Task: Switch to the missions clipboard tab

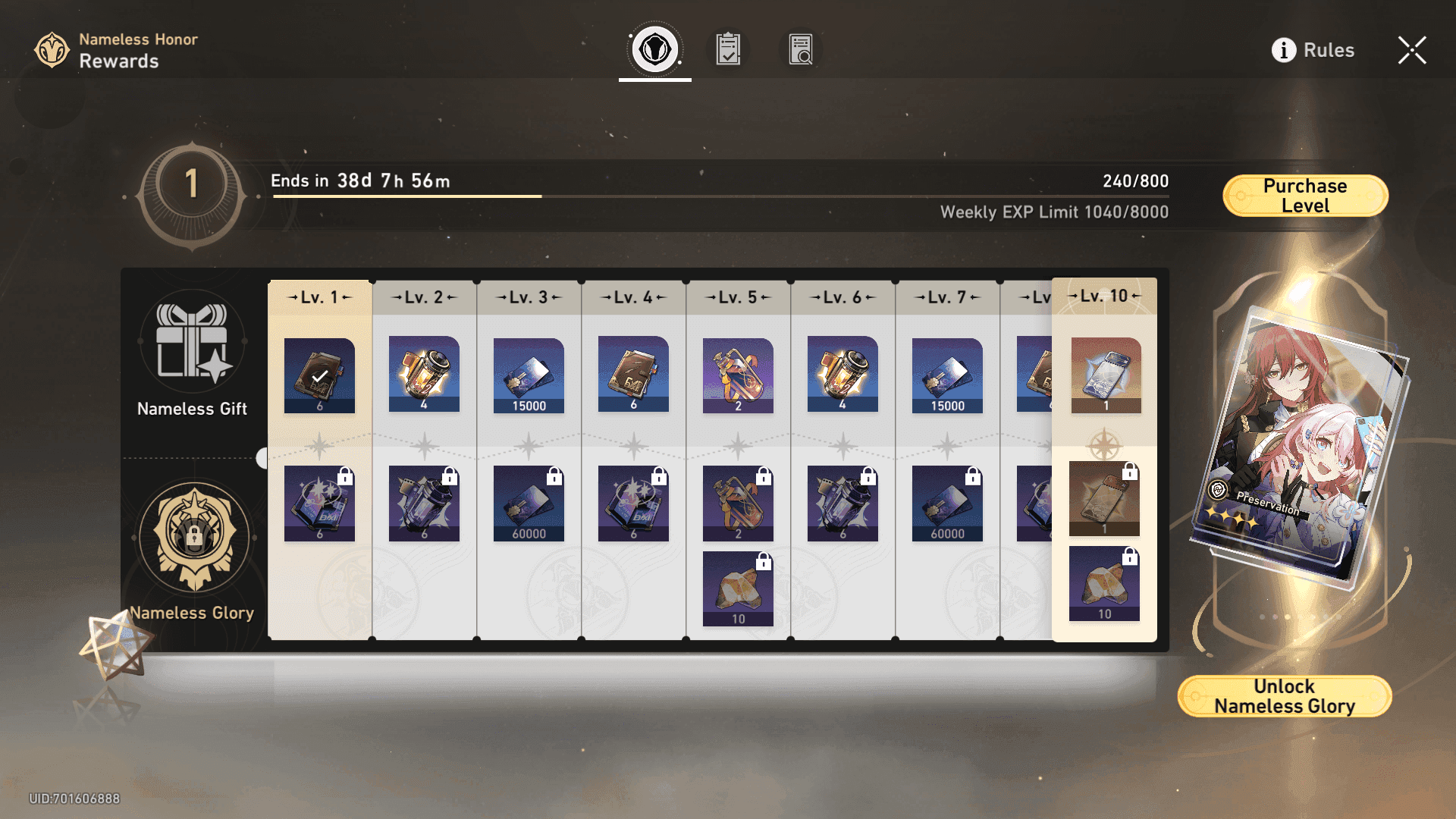Action: [x=728, y=50]
